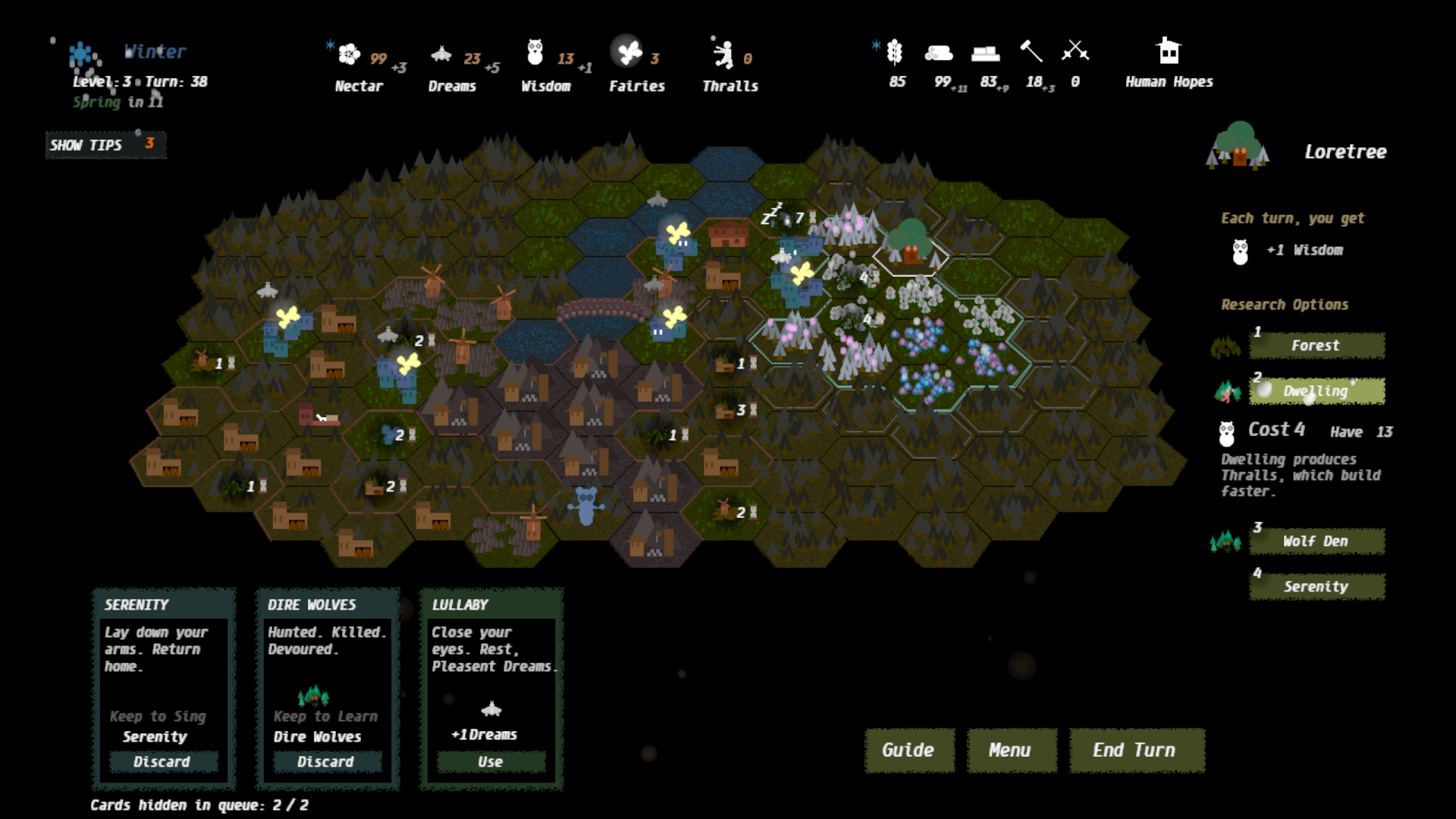The width and height of the screenshot is (1456, 819).
Task: Use the Lullaby card
Action: click(491, 761)
